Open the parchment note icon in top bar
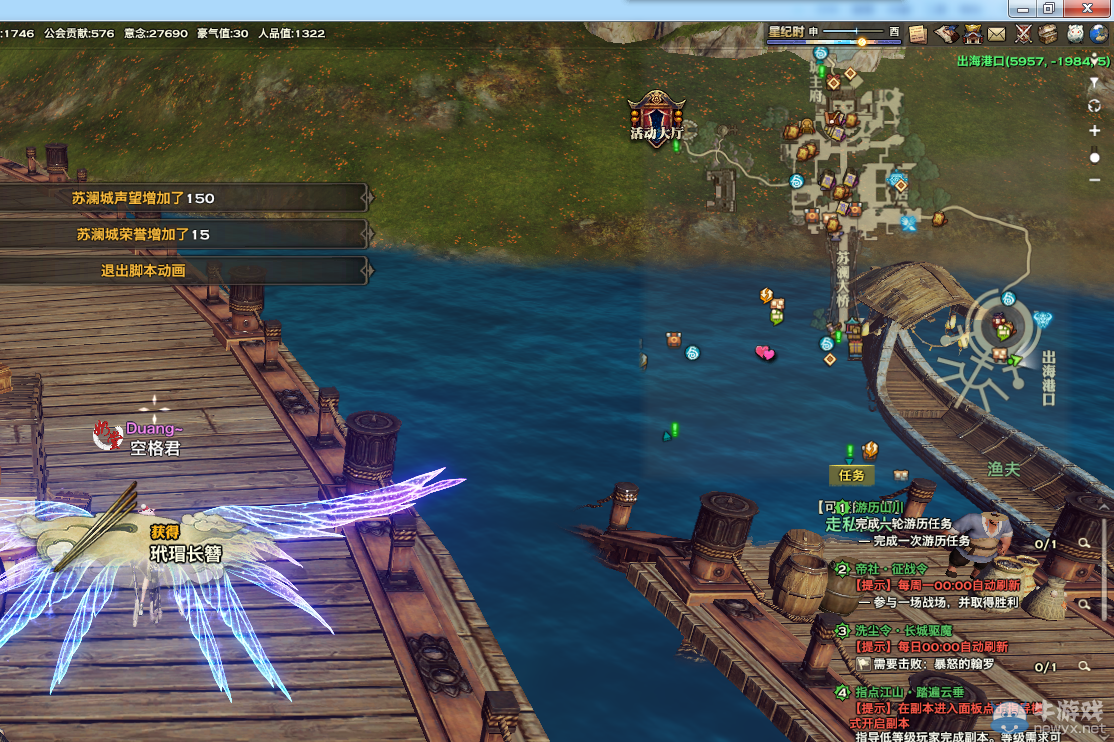This screenshot has width=1114, height=742. click(x=918, y=34)
